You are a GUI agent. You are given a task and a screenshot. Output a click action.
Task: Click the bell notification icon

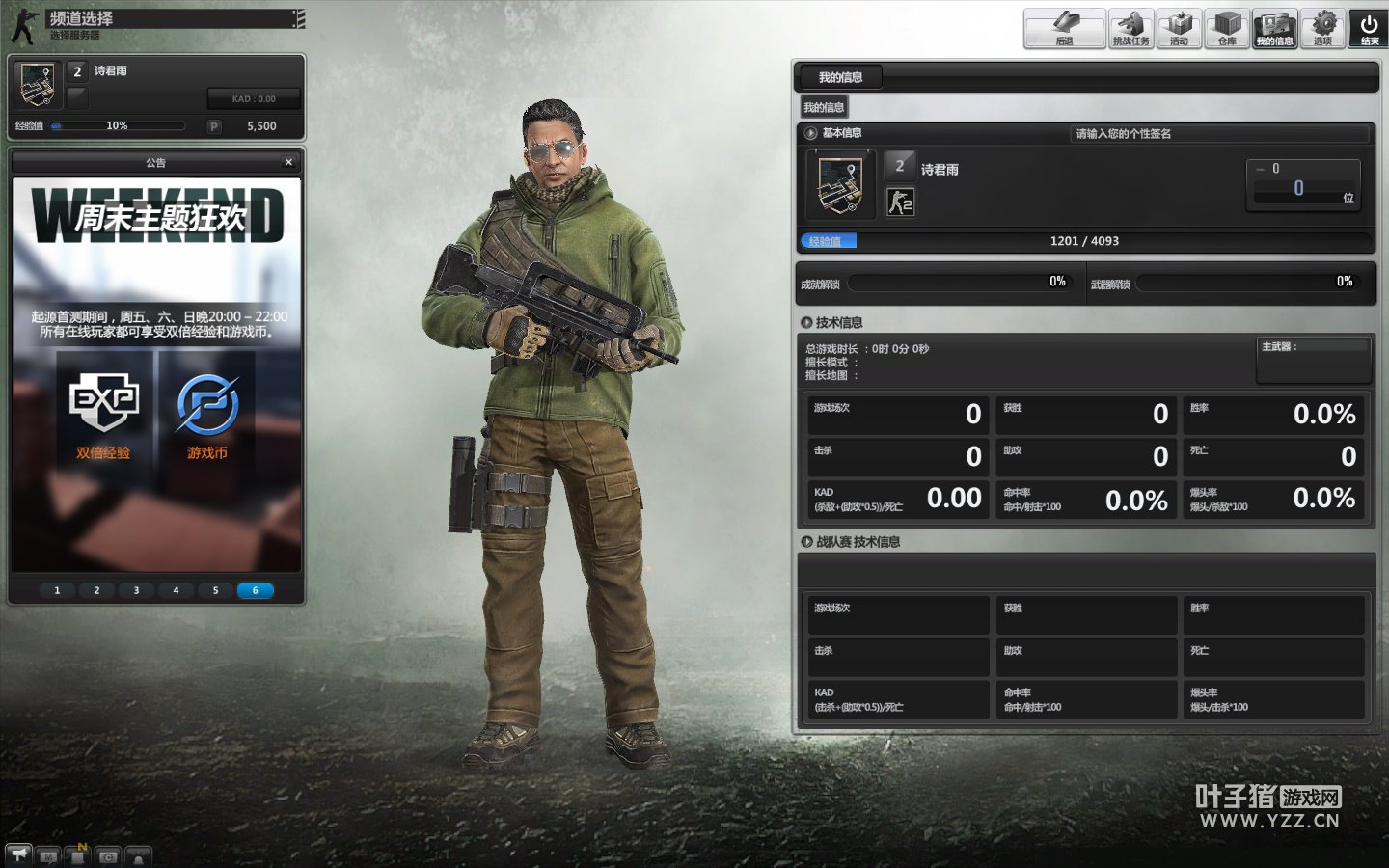pyautogui.click(x=138, y=855)
